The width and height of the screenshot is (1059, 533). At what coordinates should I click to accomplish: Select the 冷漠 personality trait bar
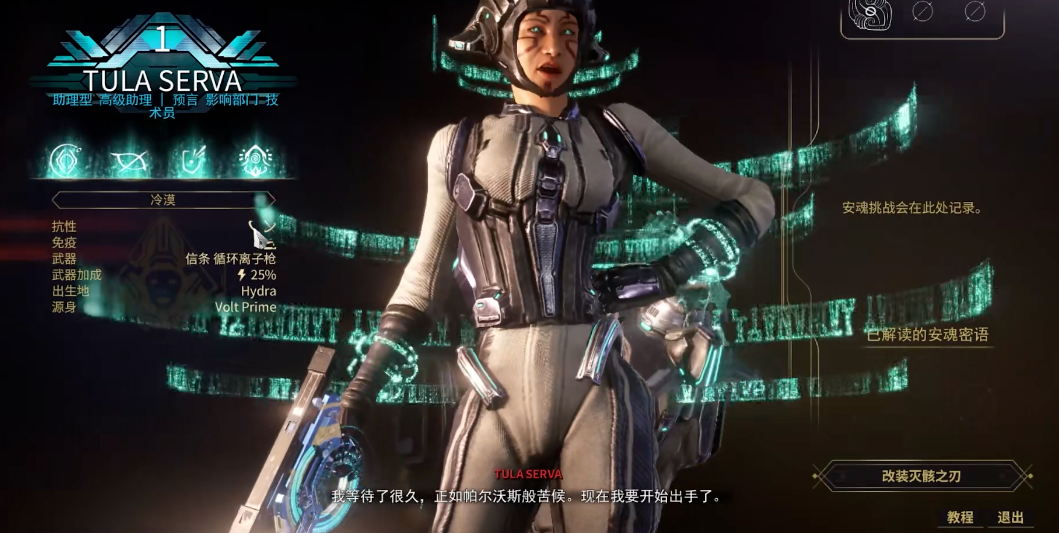[x=163, y=200]
